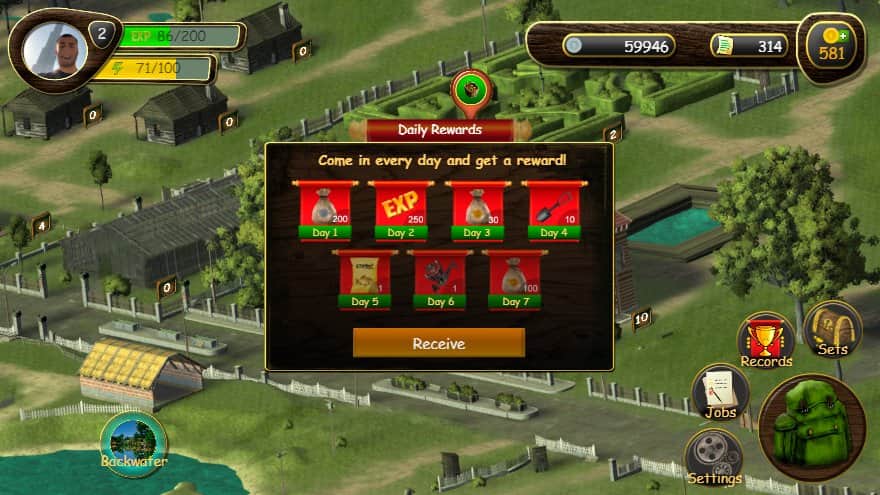
Task: Choose the Day 7 money bag reward
Action: point(515,277)
